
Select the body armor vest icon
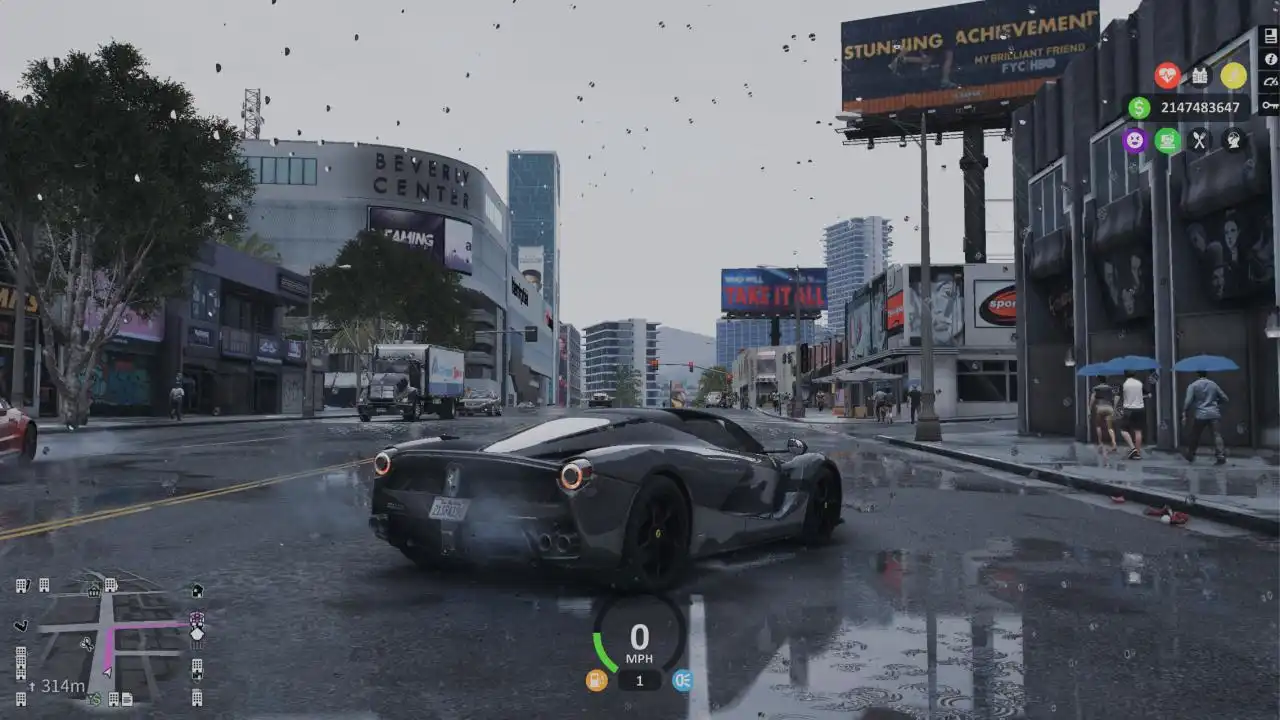click(1200, 75)
